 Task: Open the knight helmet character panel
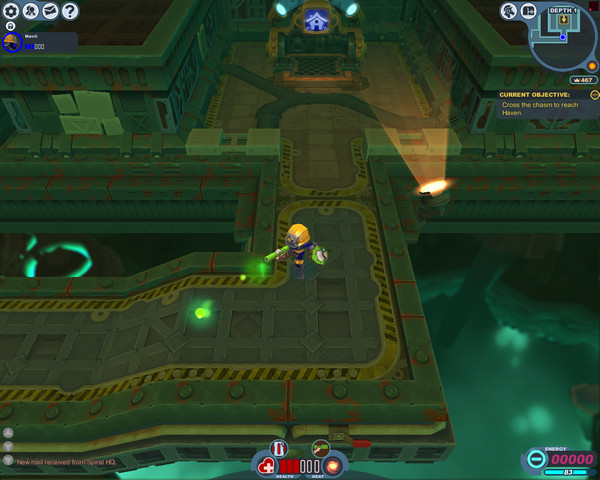pos(509,11)
